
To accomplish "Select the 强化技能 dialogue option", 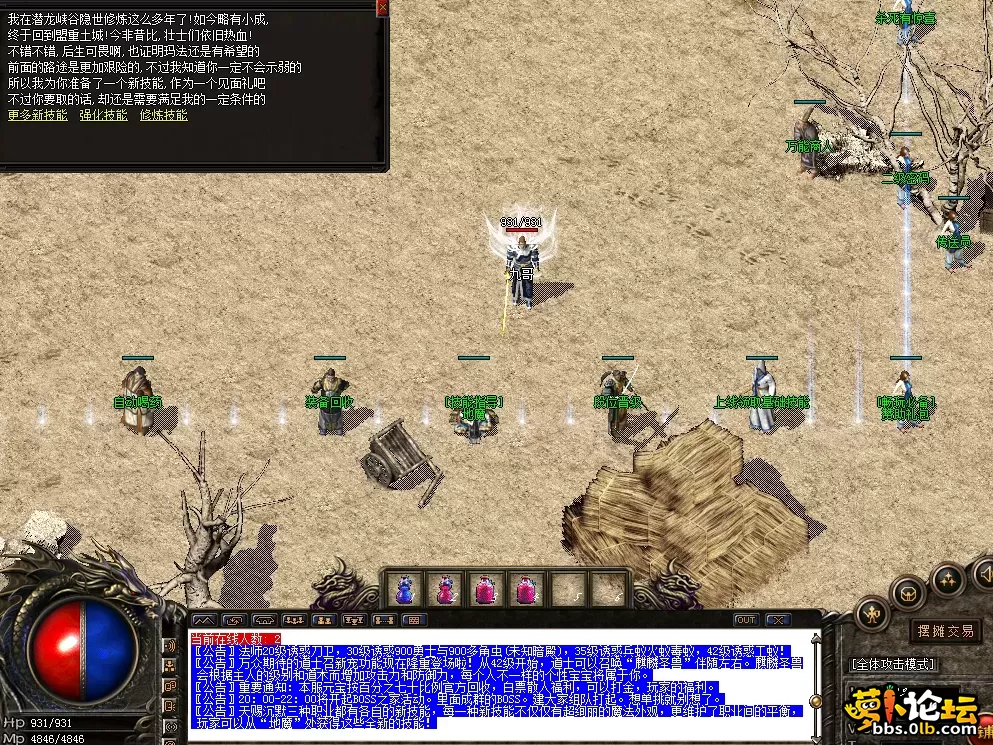I will click(x=104, y=115).
